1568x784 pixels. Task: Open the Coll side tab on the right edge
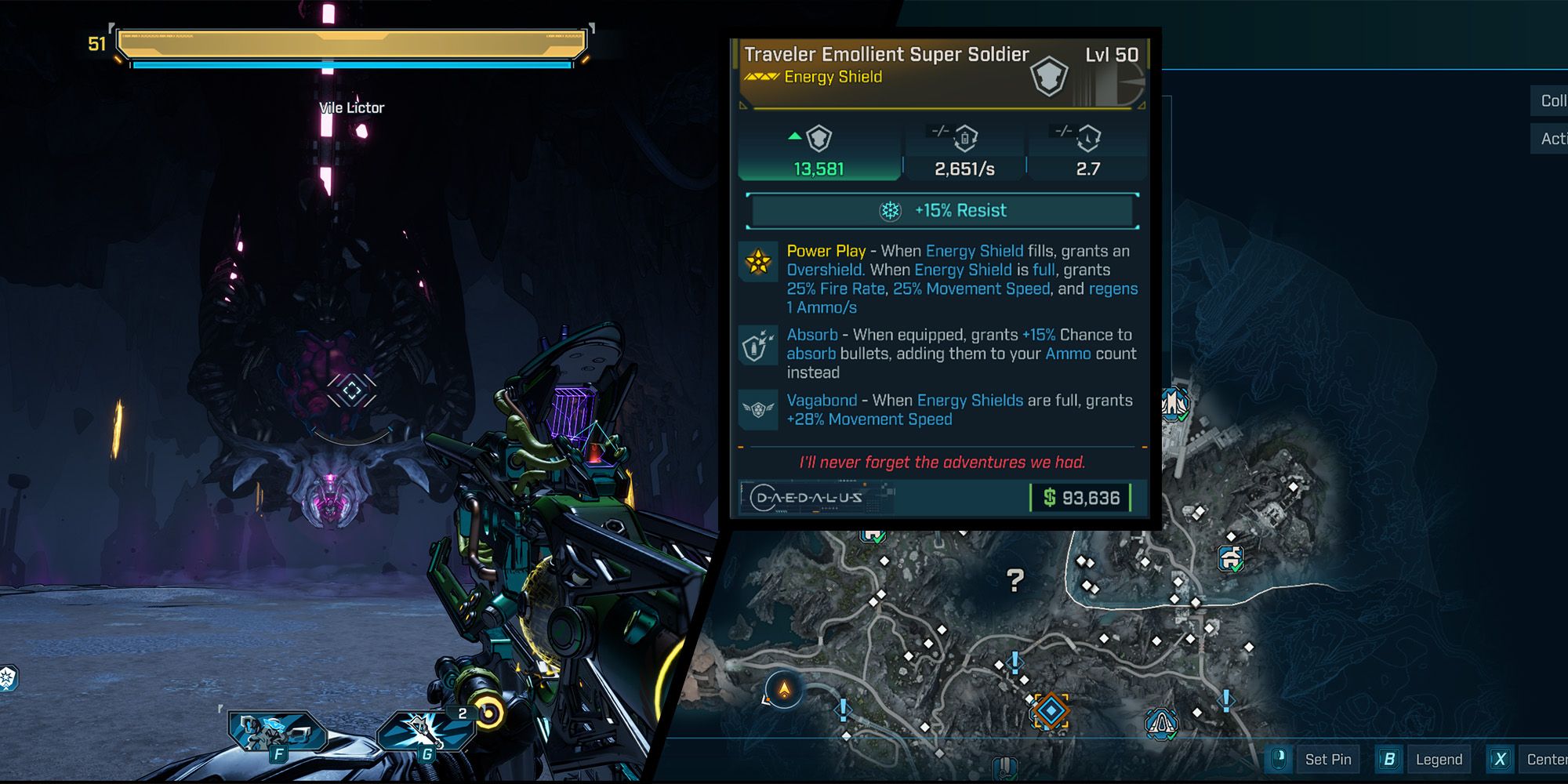[x=1551, y=100]
